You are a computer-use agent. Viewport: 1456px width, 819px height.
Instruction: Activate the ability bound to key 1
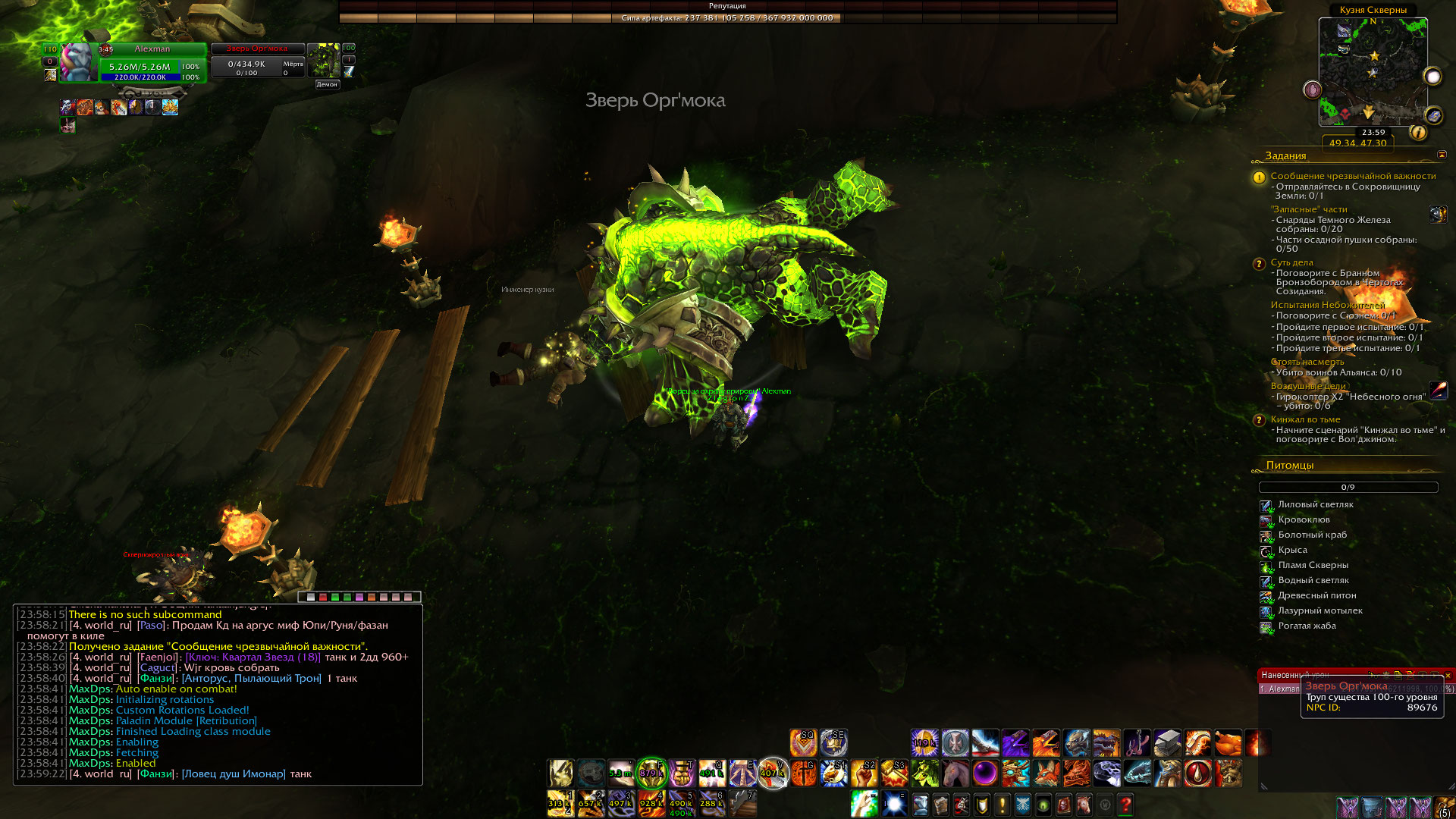click(x=560, y=803)
